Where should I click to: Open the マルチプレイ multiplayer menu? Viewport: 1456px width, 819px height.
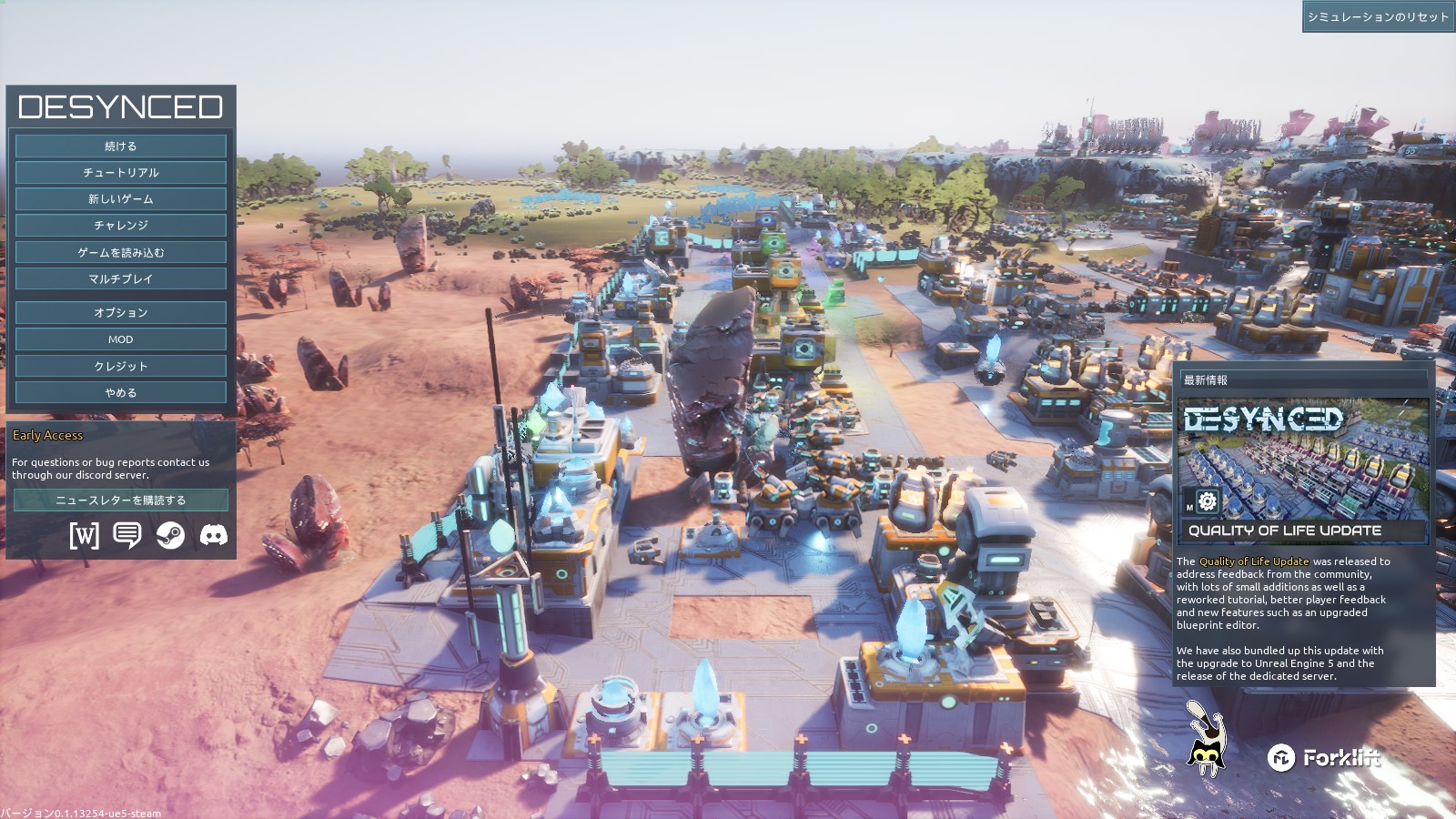point(120,278)
